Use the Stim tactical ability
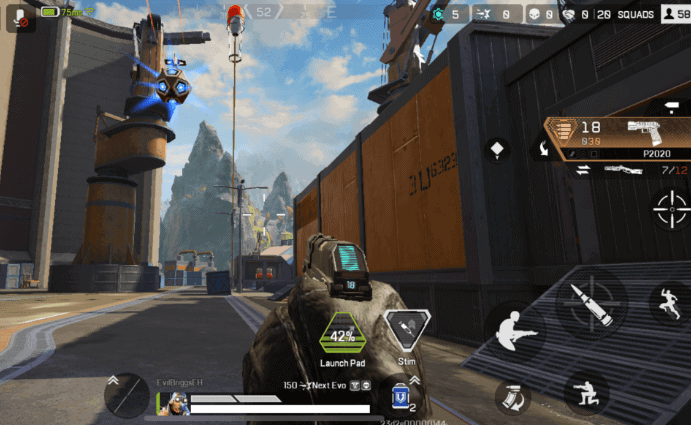 coord(406,330)
